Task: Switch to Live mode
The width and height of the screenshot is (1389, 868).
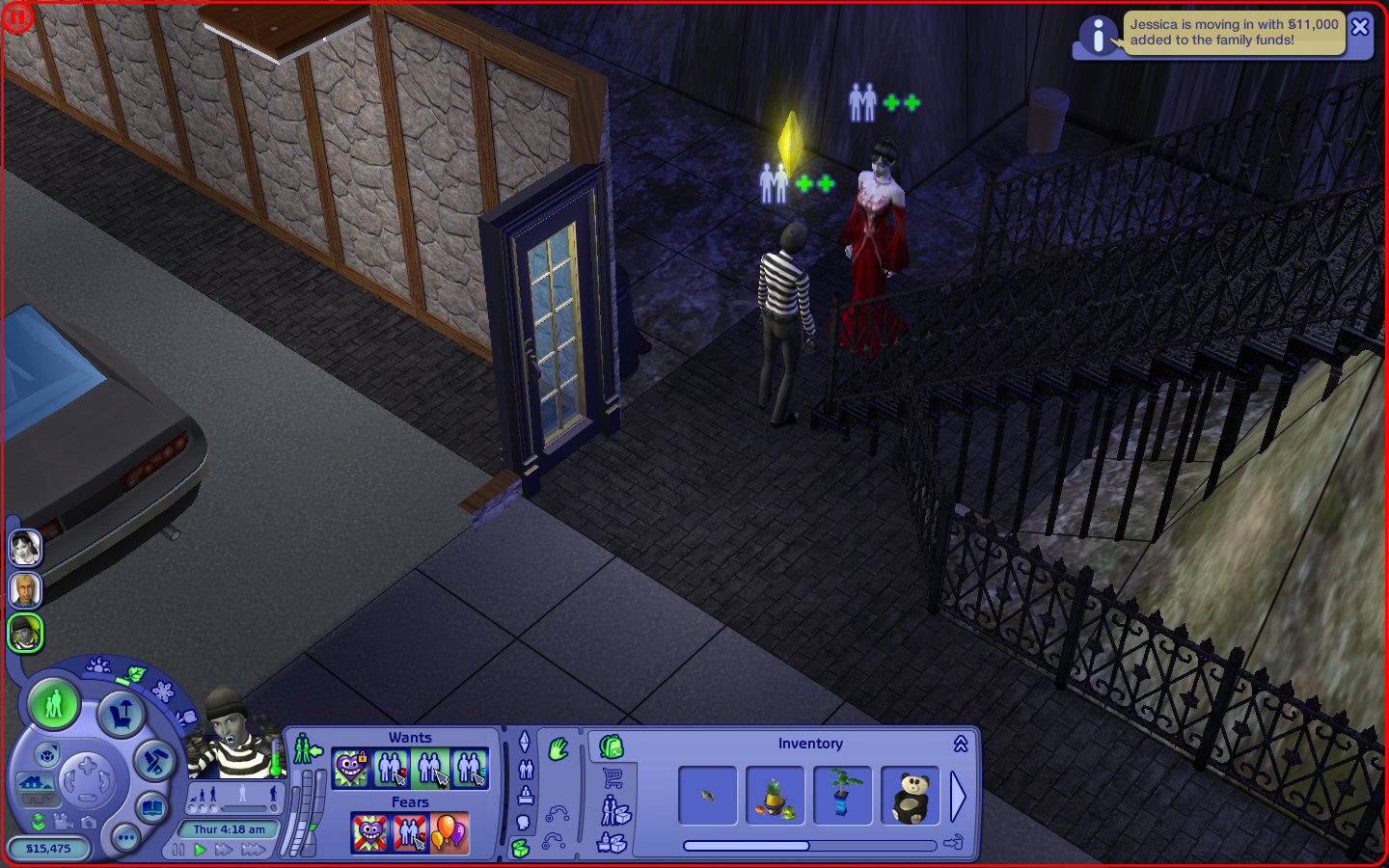Action: [x=54, y=704]
